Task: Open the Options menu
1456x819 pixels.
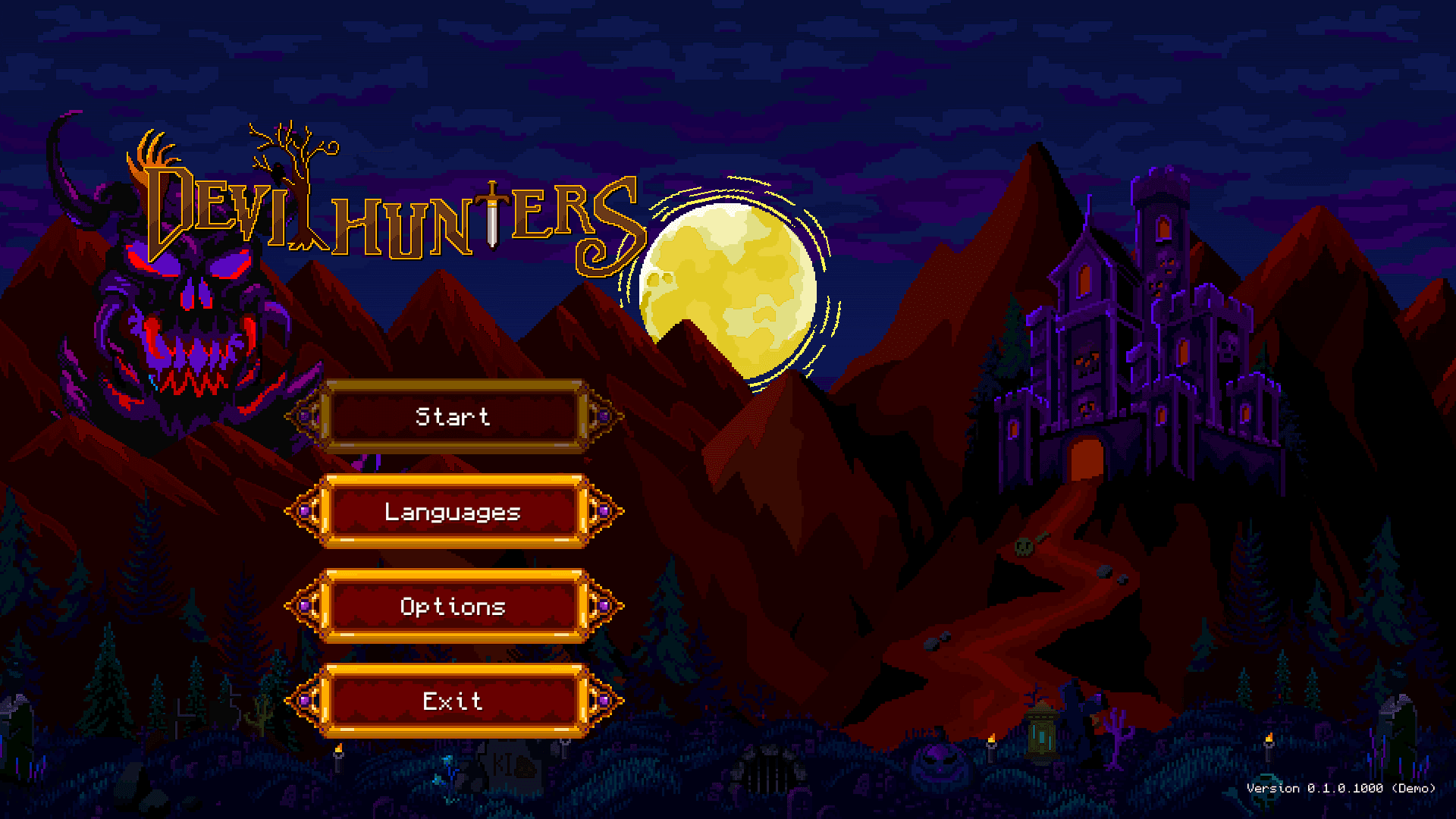Action: pos(453,607)
